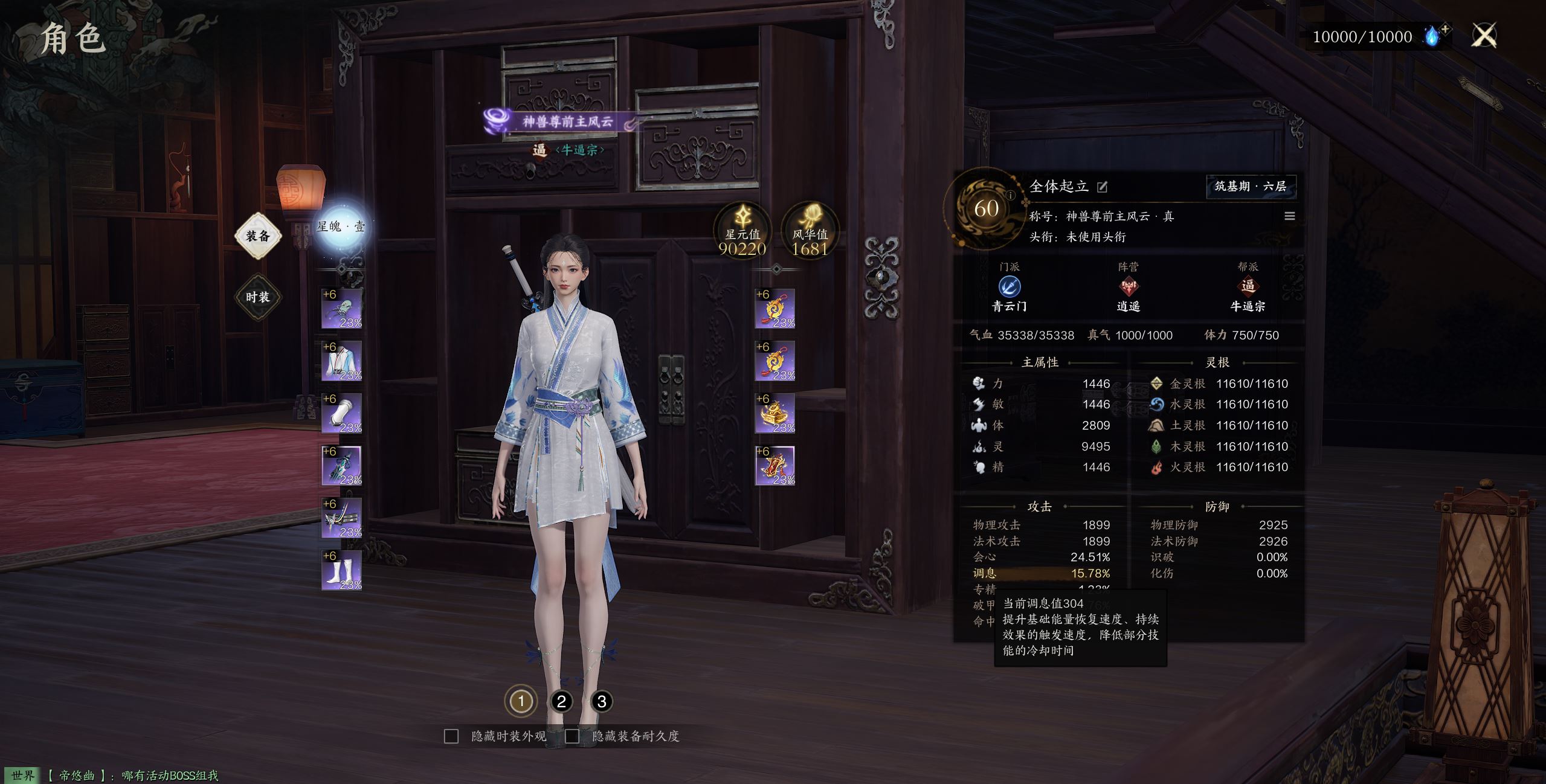Open the title list menu icon
Screen dimensions: 1546x784
point(1289,216)
